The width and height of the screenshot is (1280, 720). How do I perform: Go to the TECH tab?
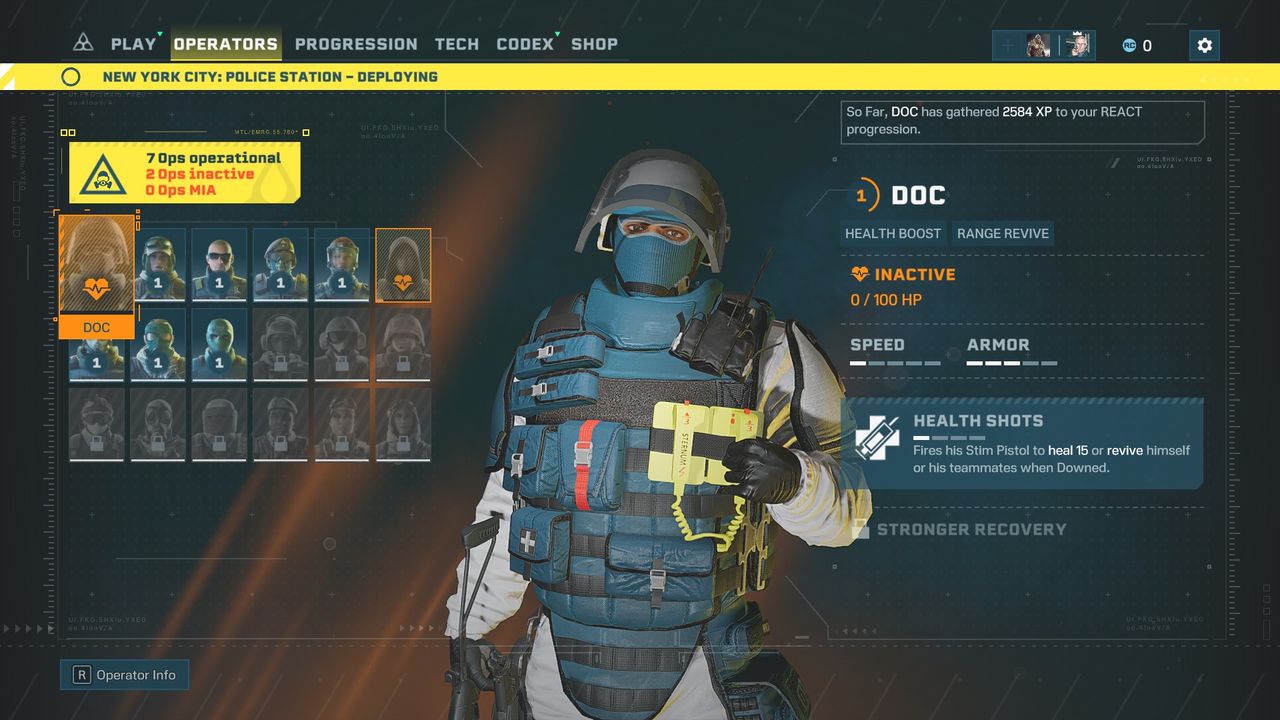456,44
